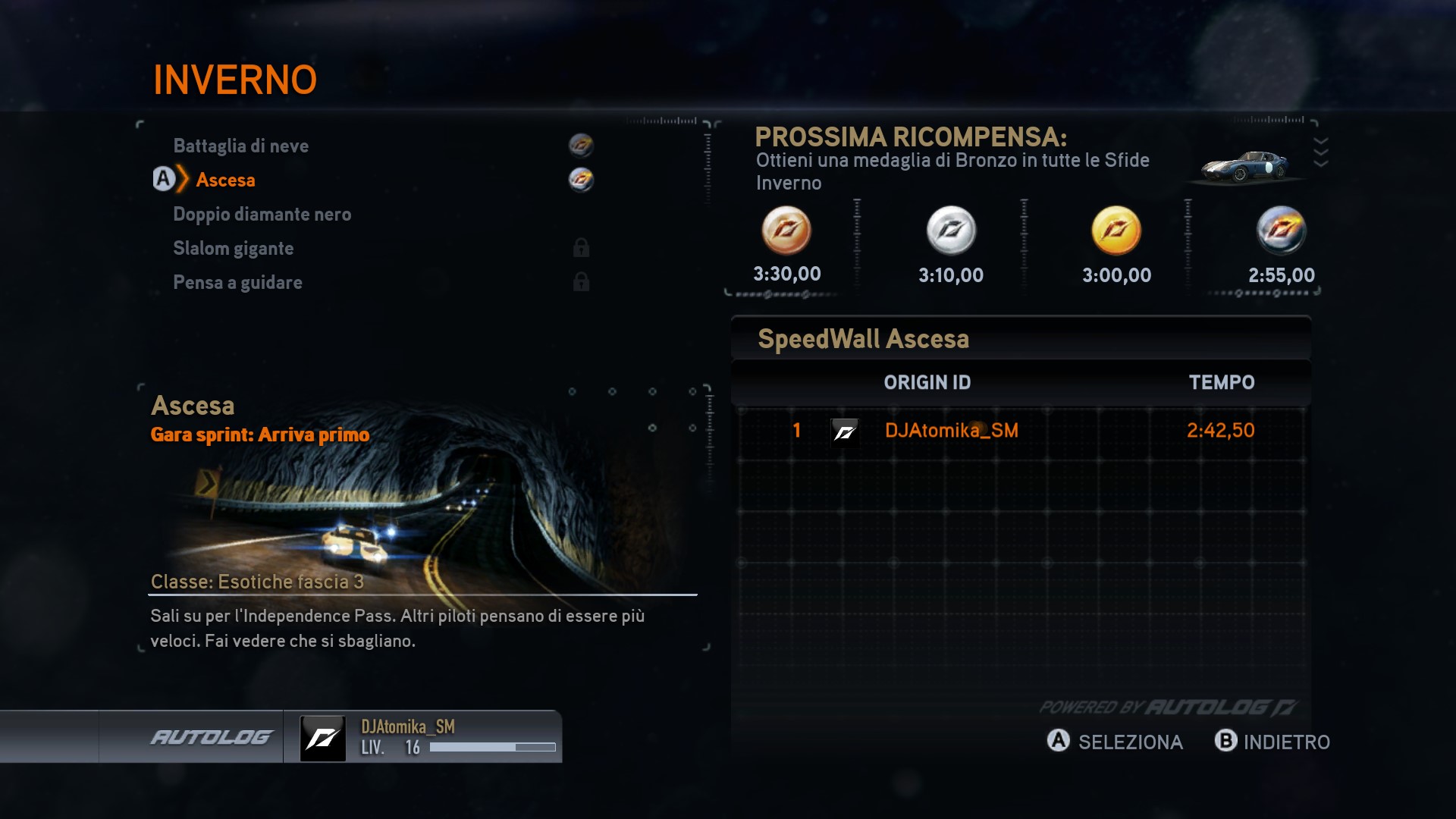The height and width of the screenshot is (819, 1456).
Task: Click the SELEZIONA button
Action: click(1115, 742)
